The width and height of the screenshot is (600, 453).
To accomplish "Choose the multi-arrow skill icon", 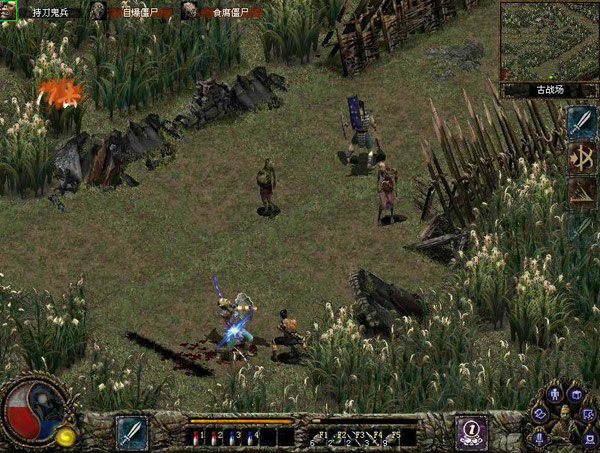I will [x=581, y=193].
